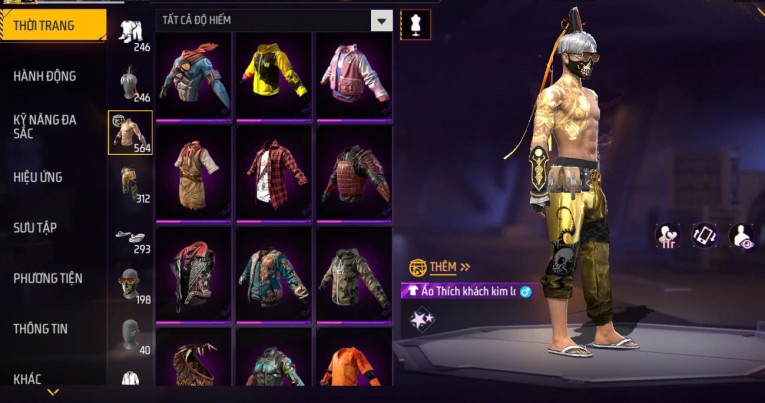Pick the red samurai armor top
The height and width of the screenshot is (403, 765).
pyautogui.click(x=353, y=171)
